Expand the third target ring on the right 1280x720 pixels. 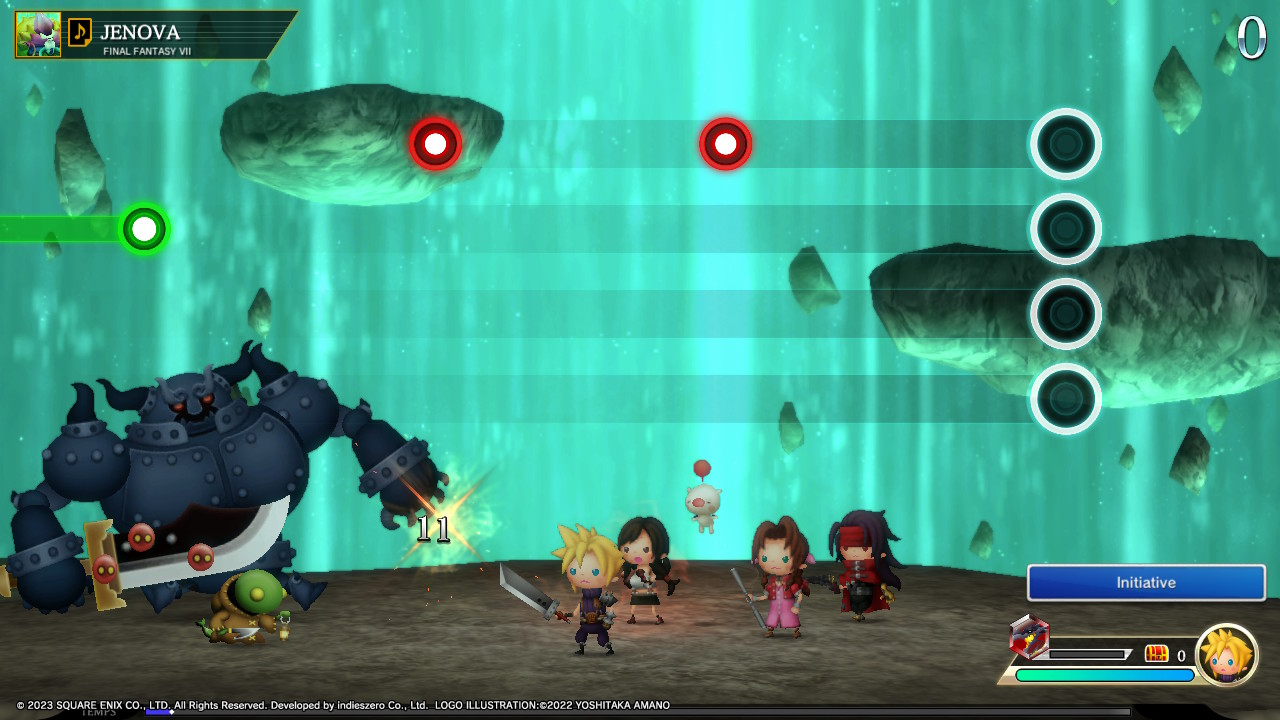pos(1066,313)
